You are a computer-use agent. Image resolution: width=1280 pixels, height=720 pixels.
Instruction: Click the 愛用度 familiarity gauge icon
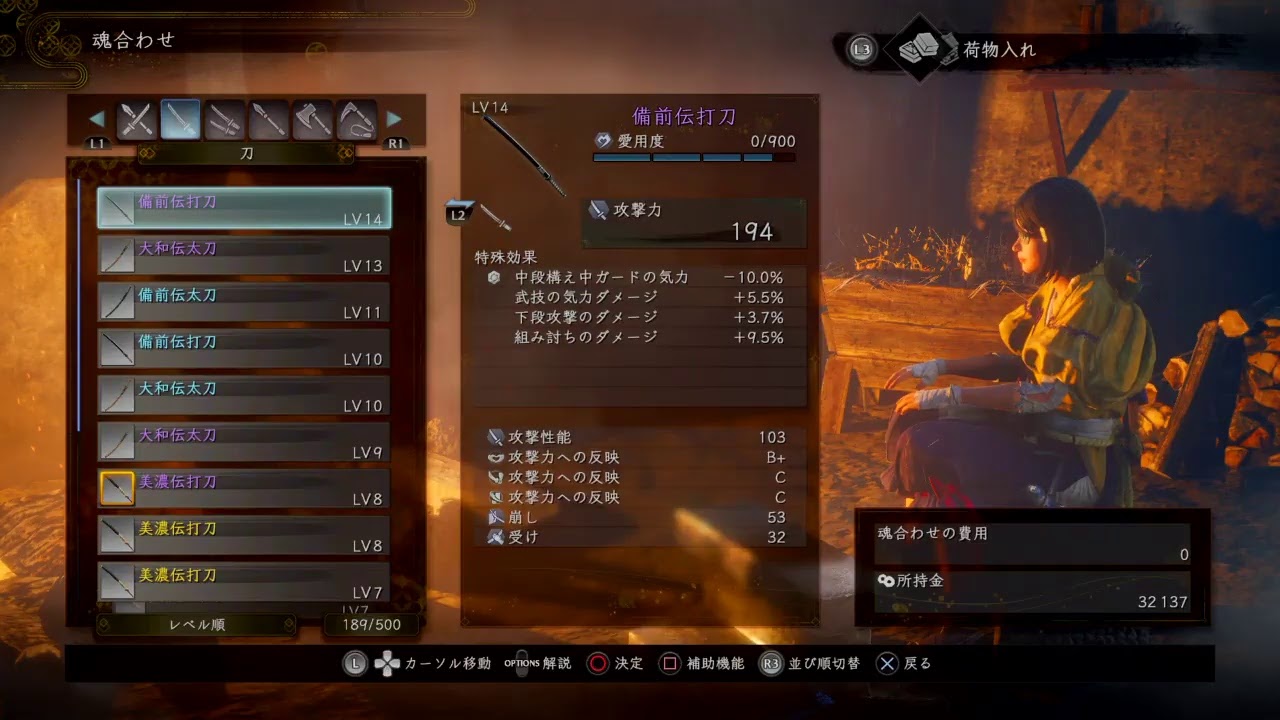click(x=605, y=142)
